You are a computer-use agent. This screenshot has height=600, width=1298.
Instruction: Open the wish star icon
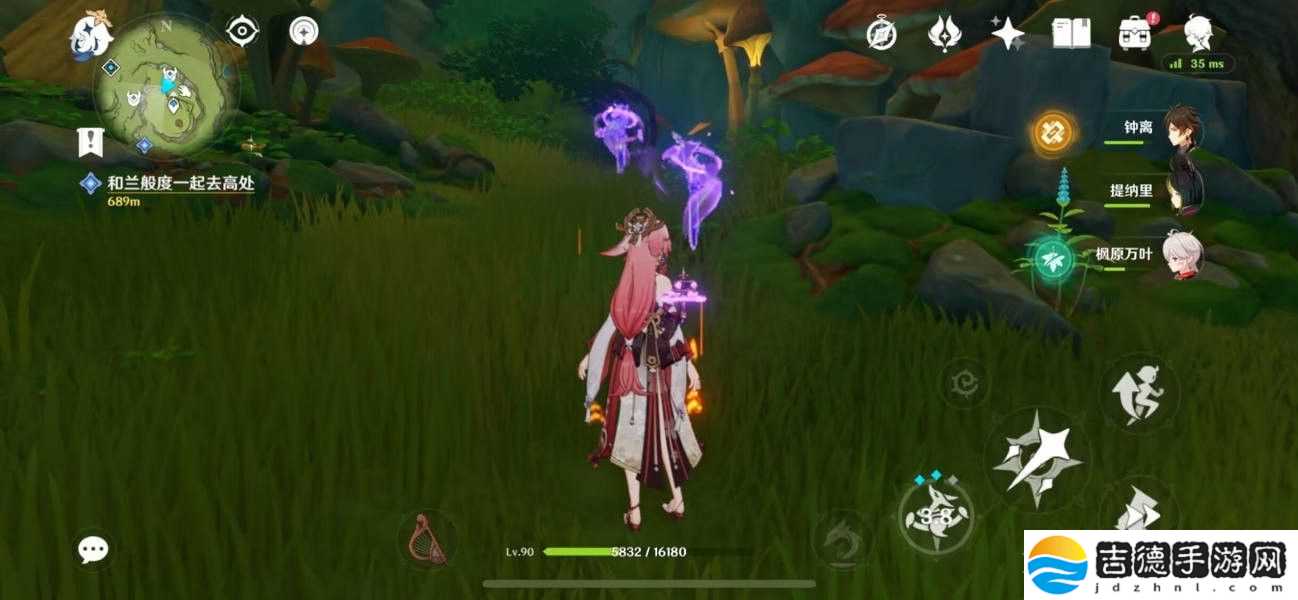(1007, 35)
